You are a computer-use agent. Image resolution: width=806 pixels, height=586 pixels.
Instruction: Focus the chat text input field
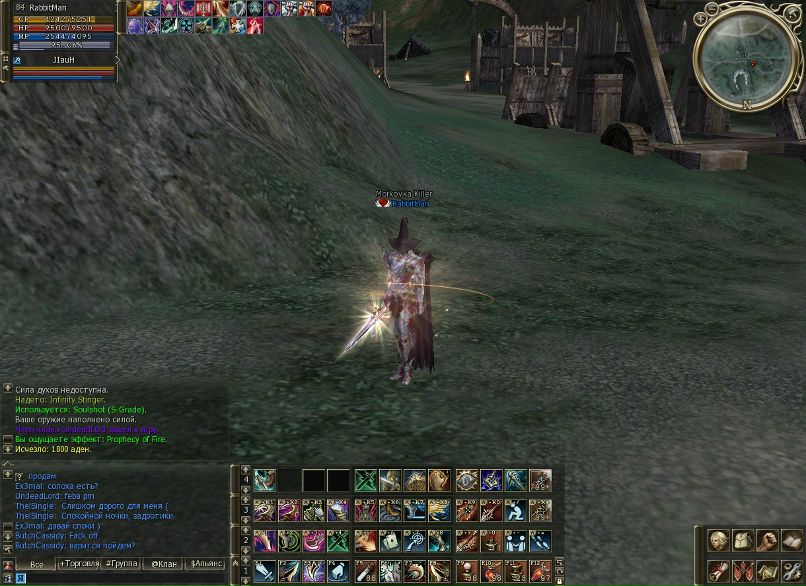click(120, 579)
